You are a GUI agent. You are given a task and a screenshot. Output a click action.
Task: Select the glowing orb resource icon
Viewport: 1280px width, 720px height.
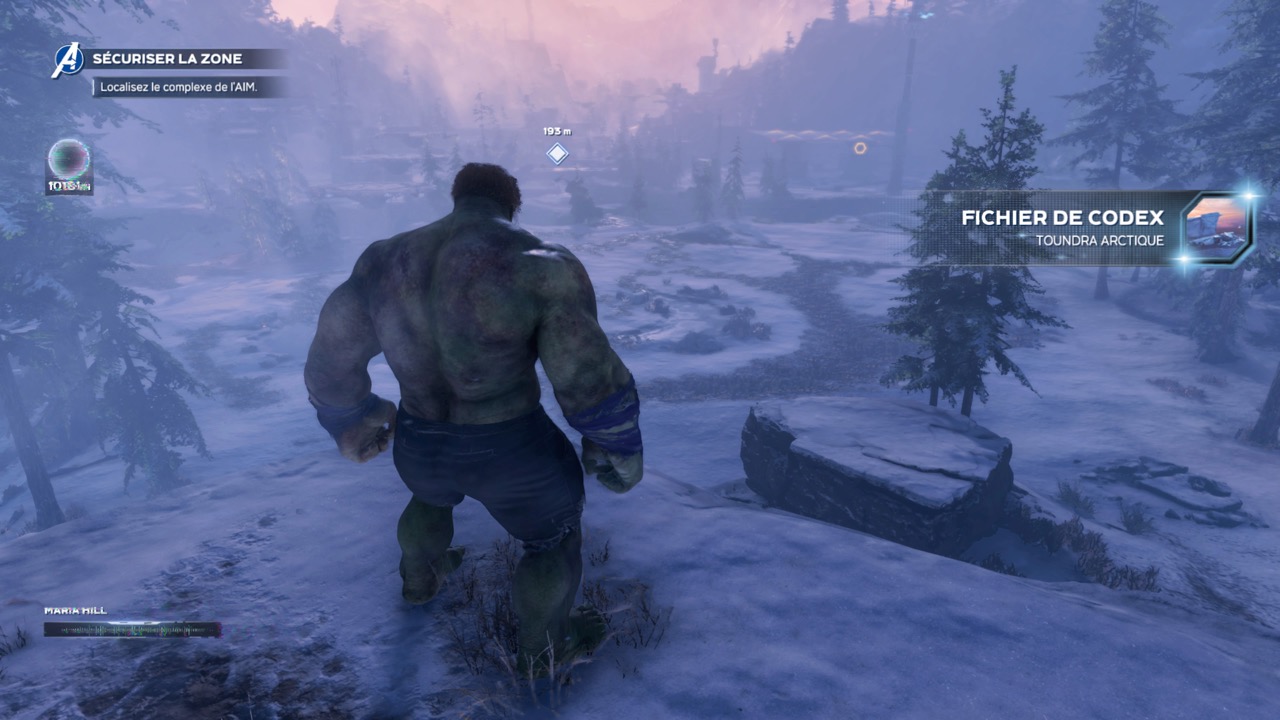click(68, 159)
